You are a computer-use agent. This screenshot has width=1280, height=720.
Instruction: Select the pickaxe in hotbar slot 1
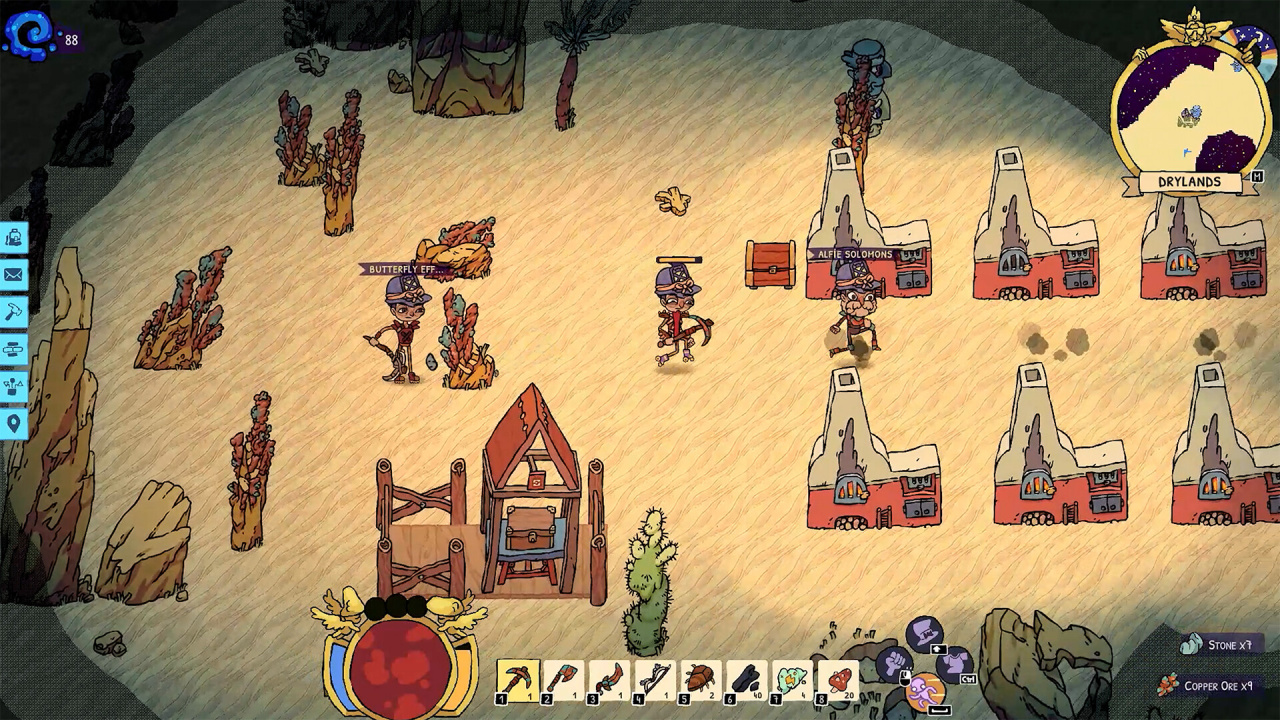pos(517,681)
